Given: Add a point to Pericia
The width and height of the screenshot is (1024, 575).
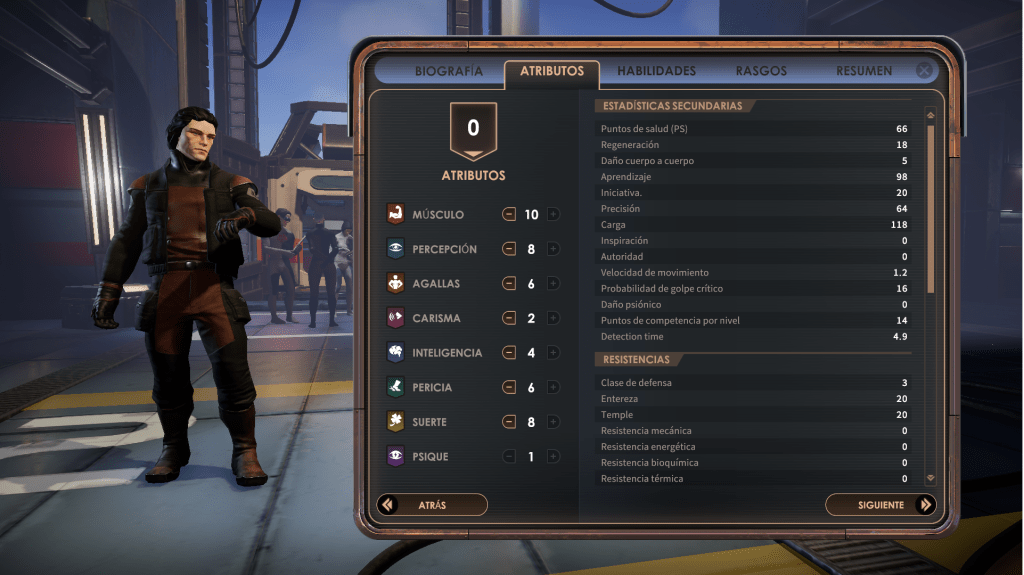Looking at the screenshot, I should click(553, 388).
